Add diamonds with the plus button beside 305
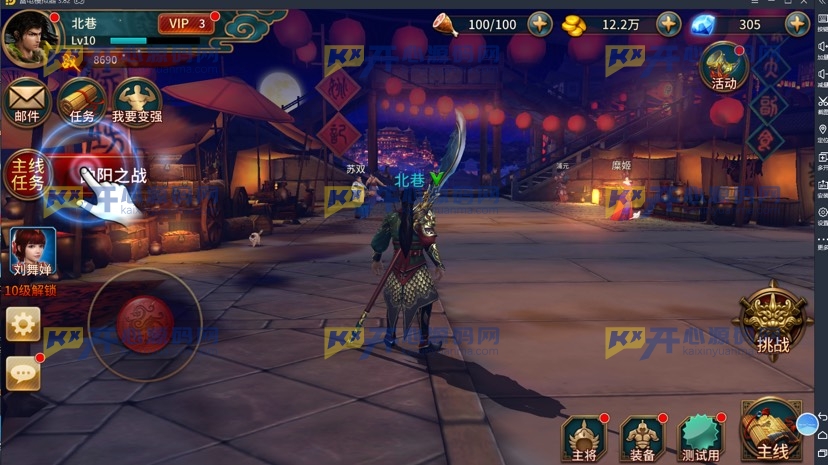Screen dimensions: 828x465 click(x=797, y=24)
